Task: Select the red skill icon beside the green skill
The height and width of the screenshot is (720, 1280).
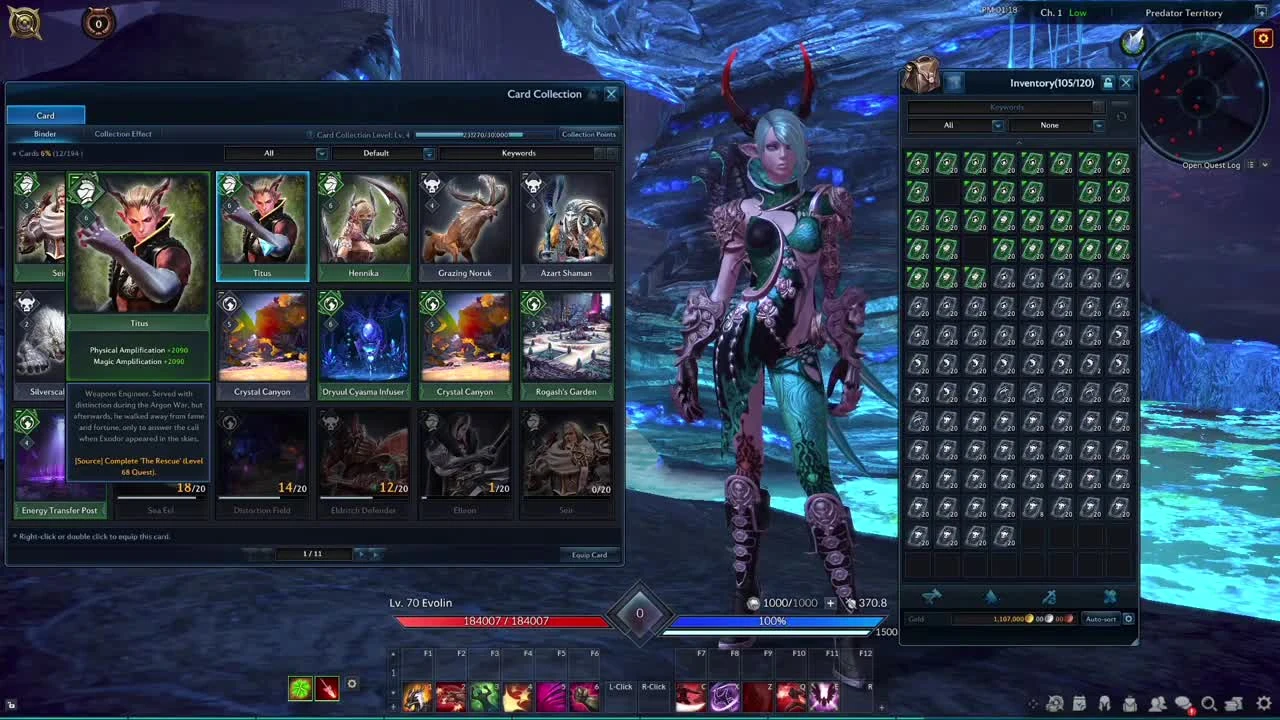Action: click(x=327, y=686)
